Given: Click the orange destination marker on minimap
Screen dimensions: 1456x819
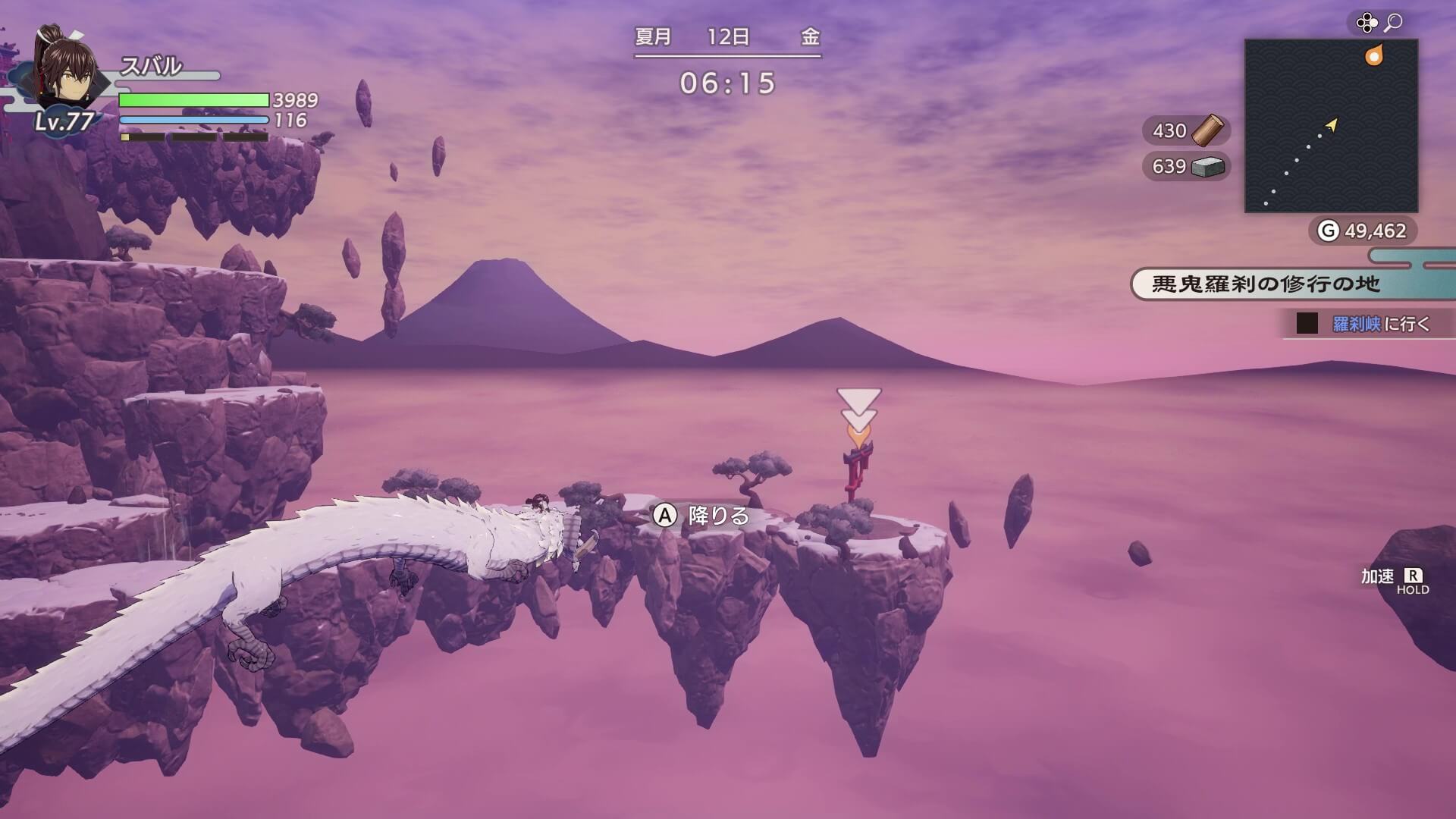Looking at the screenshot, I should pyautogui.click(x=1373, y=56).
